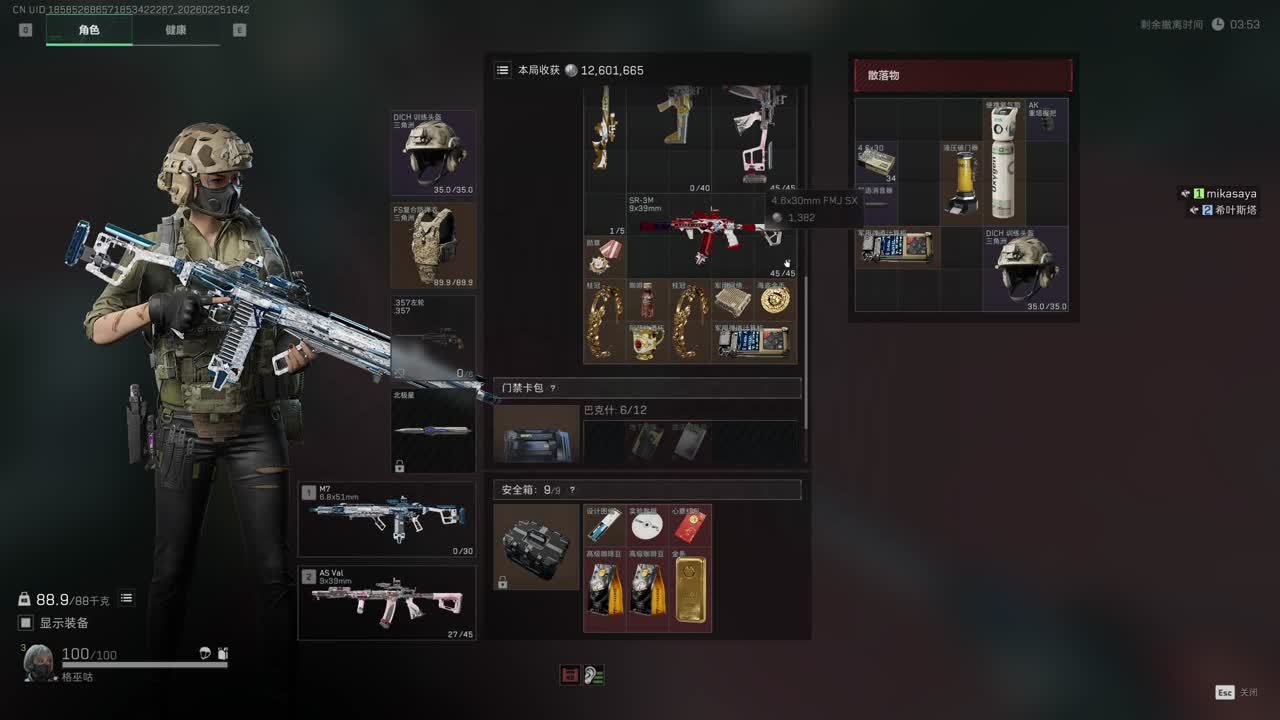
Task: Choose the .357 revolver sidearm slot
Action: click(433, 338)
